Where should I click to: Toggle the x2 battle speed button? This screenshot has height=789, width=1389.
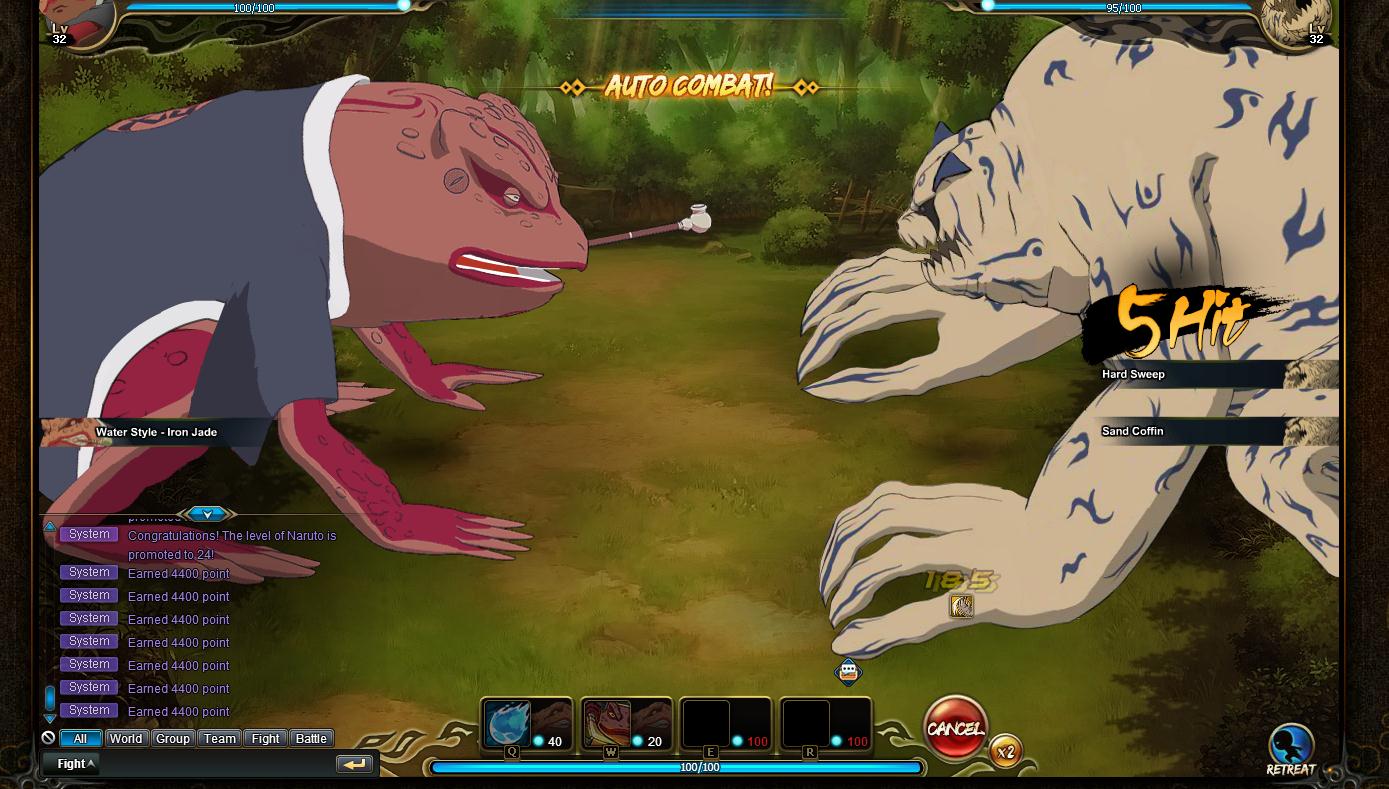1006,752
